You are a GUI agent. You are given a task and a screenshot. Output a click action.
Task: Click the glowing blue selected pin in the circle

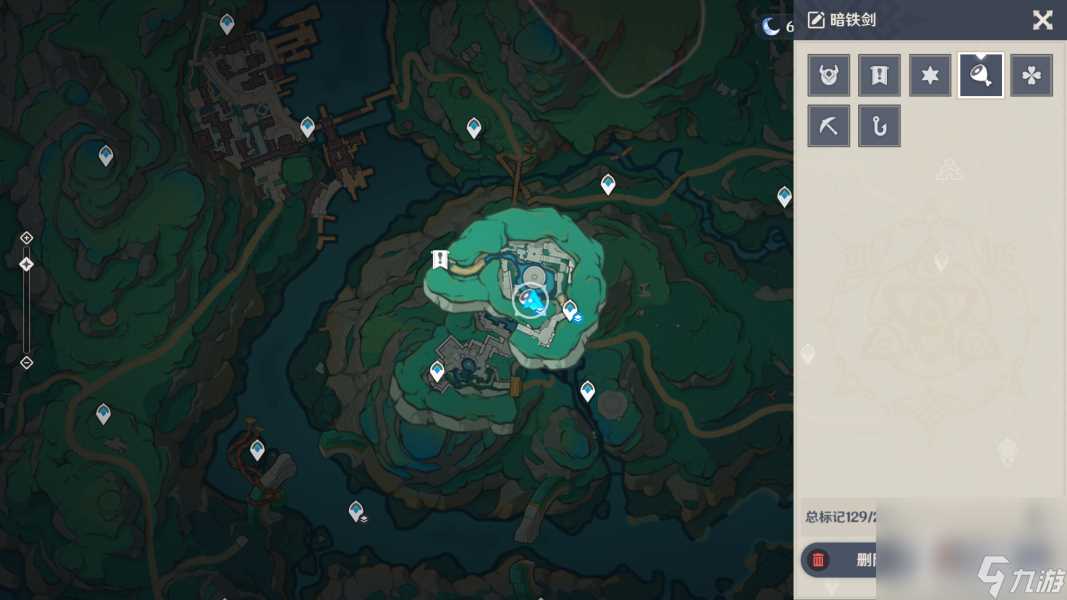coord(532,300)
